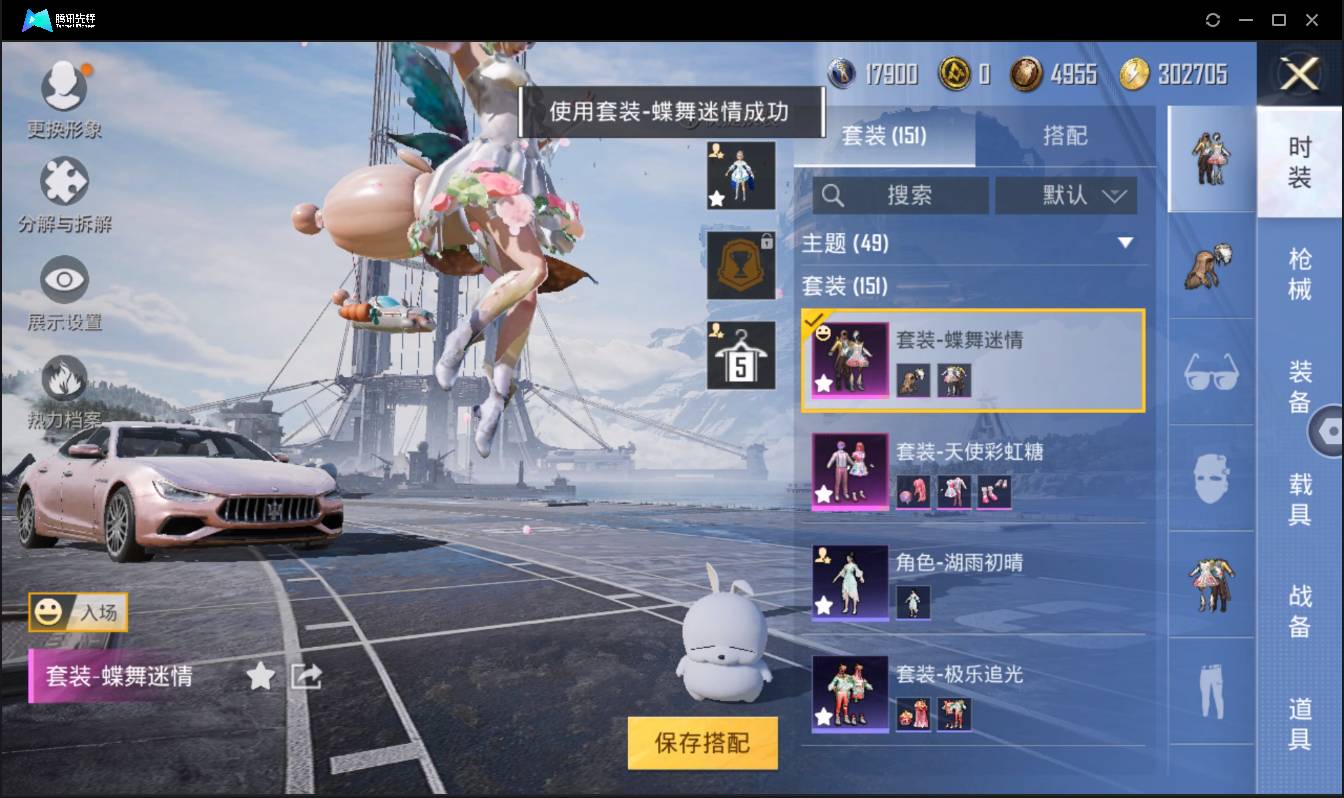Open the 更换形象 avatar change icon
The width and height of the screenshot is (1344, 798).
pos(65,85)
